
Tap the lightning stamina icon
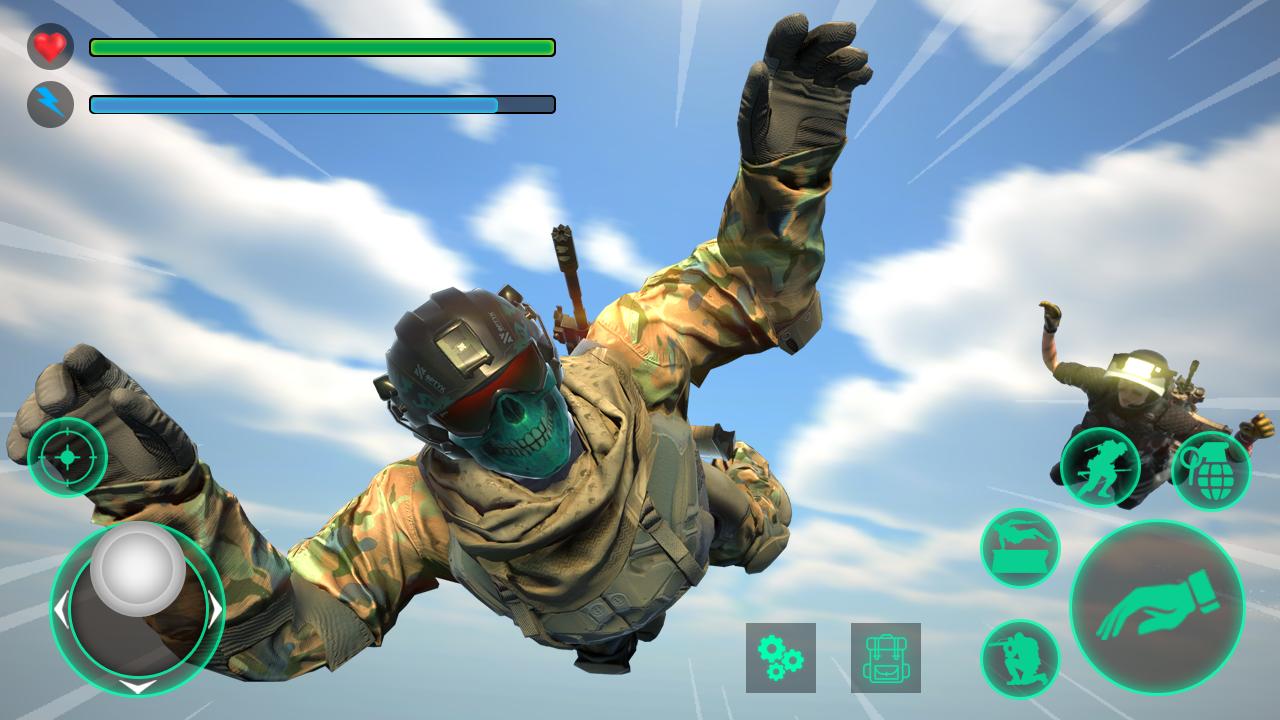coord(48,101)
